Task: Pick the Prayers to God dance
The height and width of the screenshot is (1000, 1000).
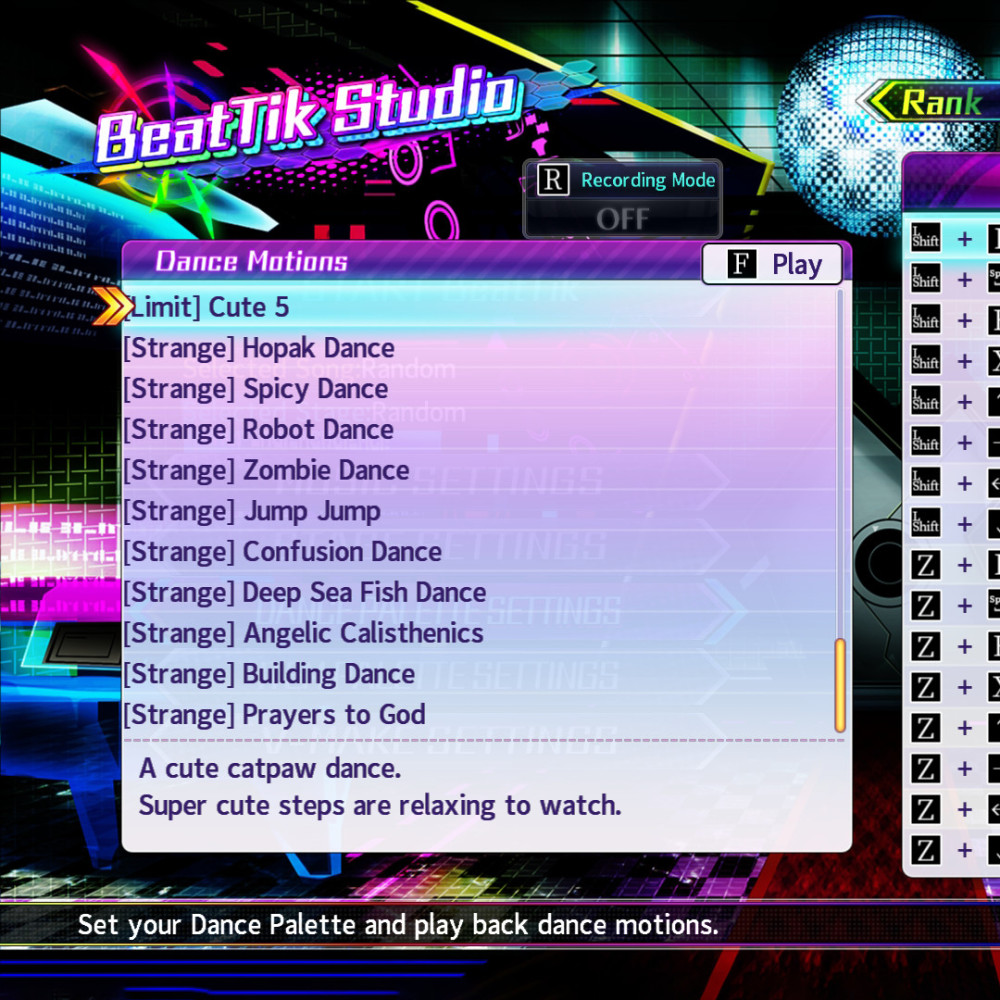Action: (x=274, y=714)
